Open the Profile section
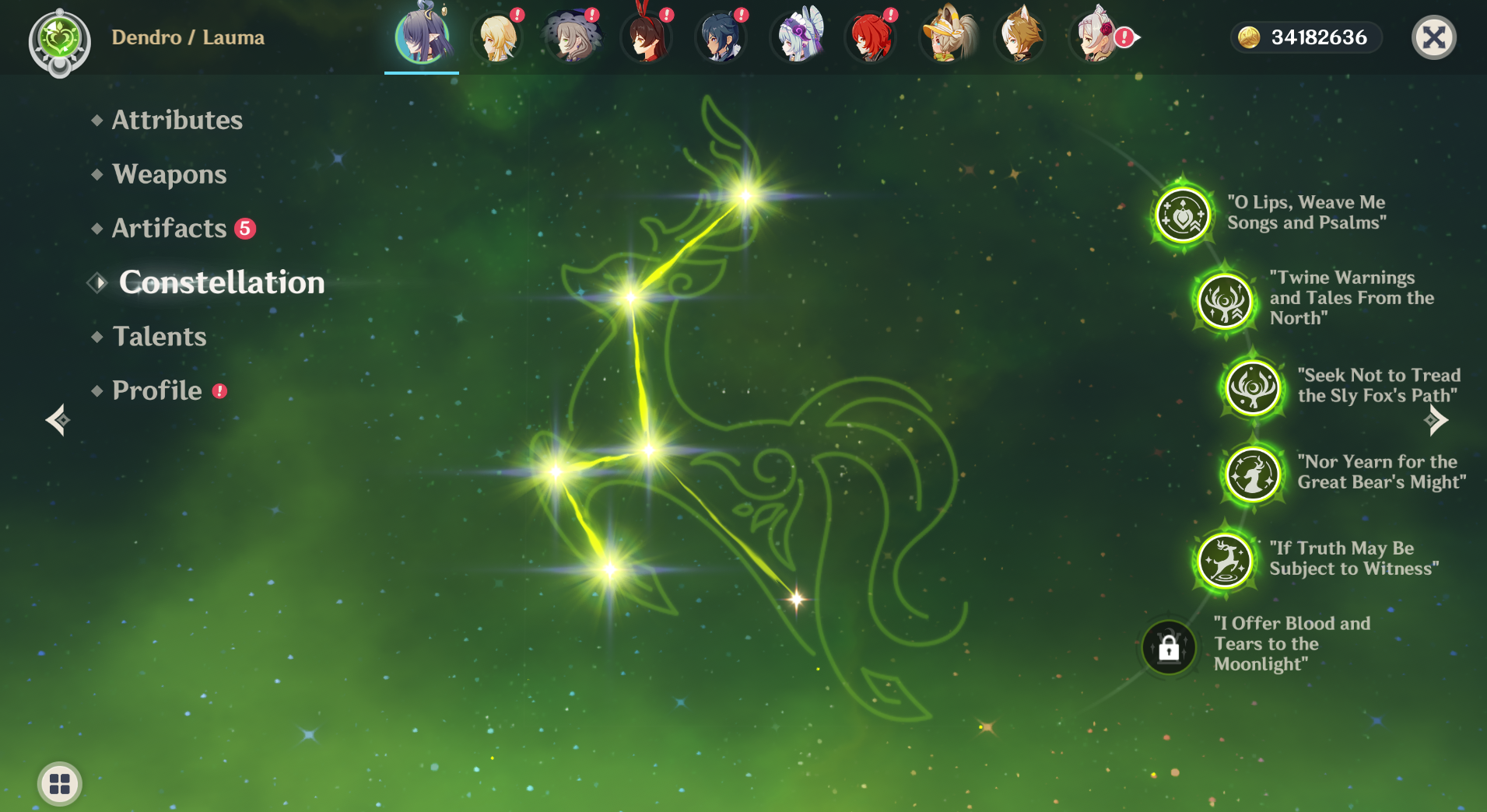Screen dimensions: 1487x812 pos(156,390)
